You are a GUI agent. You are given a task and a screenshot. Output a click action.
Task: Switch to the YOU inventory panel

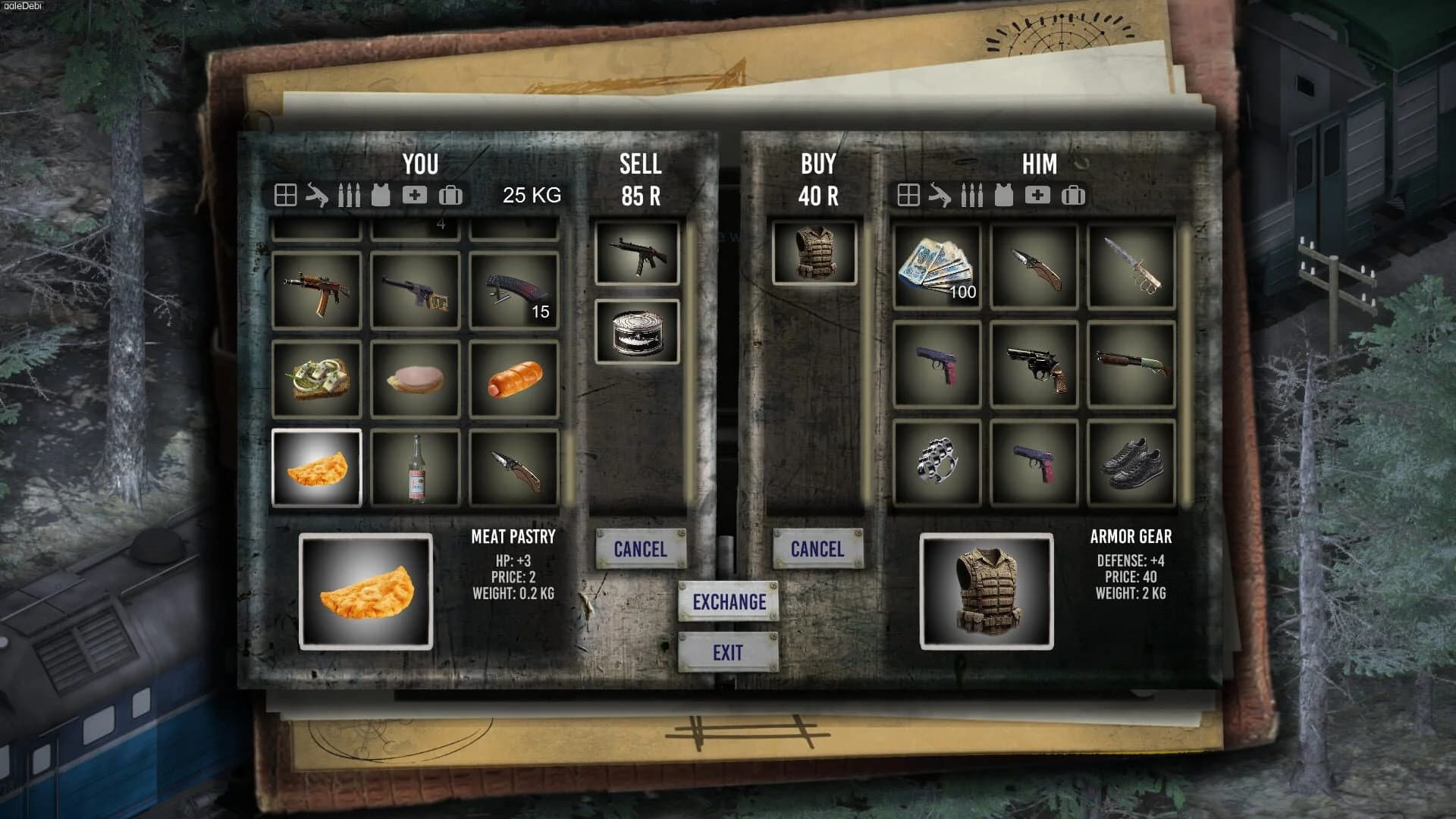point(422,164)
